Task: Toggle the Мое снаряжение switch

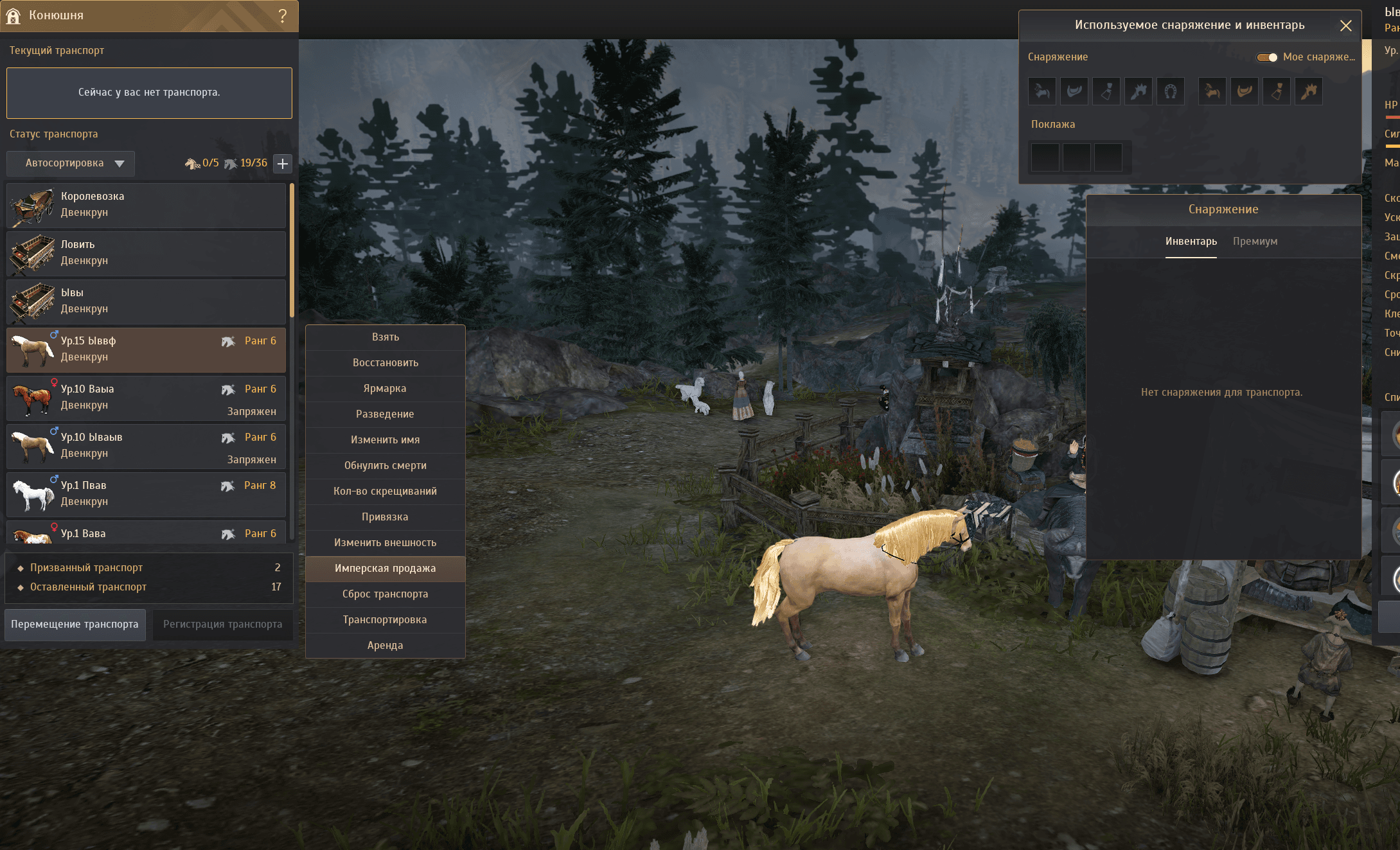Action: 1267,57
